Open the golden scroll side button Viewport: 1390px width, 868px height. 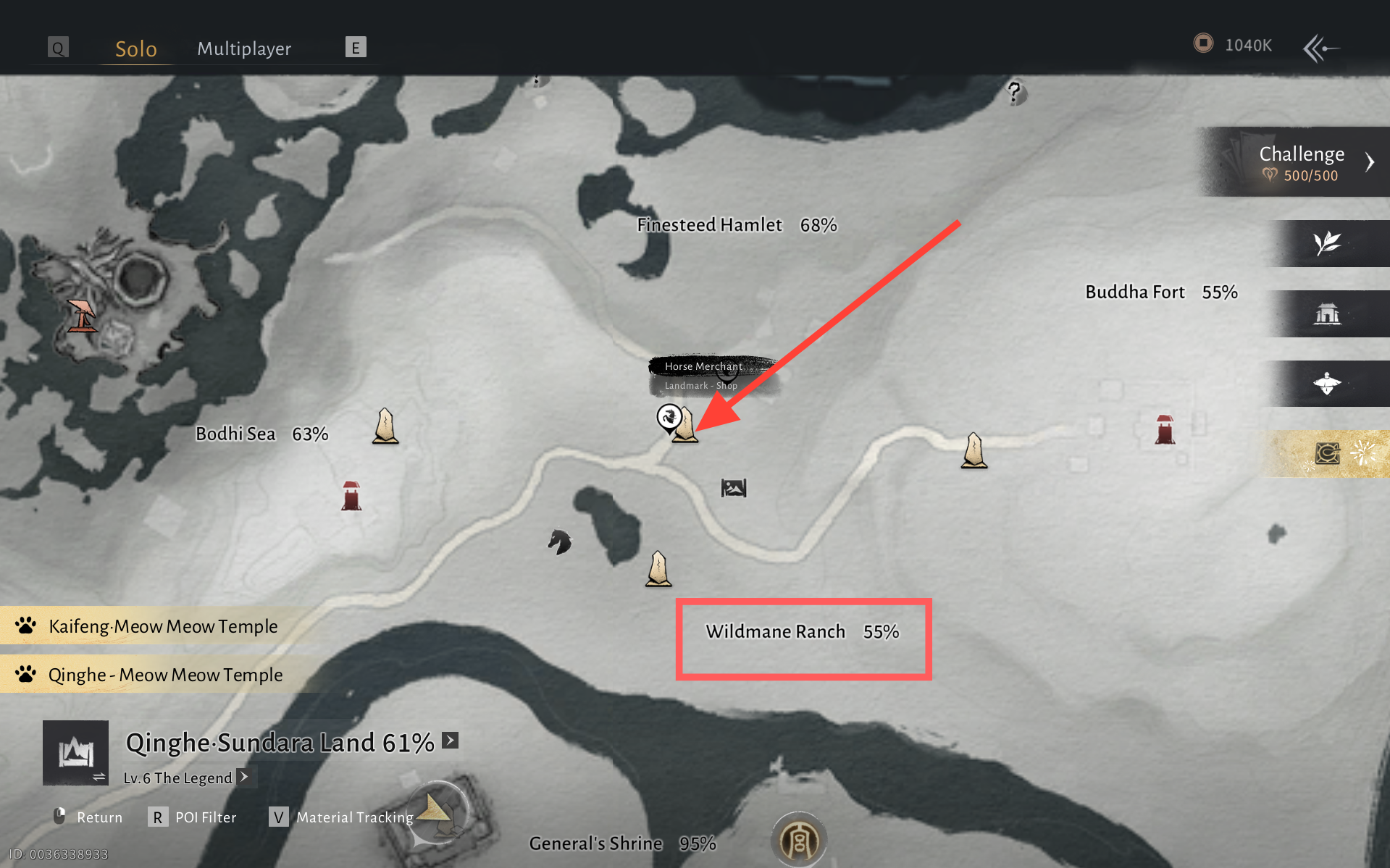click(1327, 454)
